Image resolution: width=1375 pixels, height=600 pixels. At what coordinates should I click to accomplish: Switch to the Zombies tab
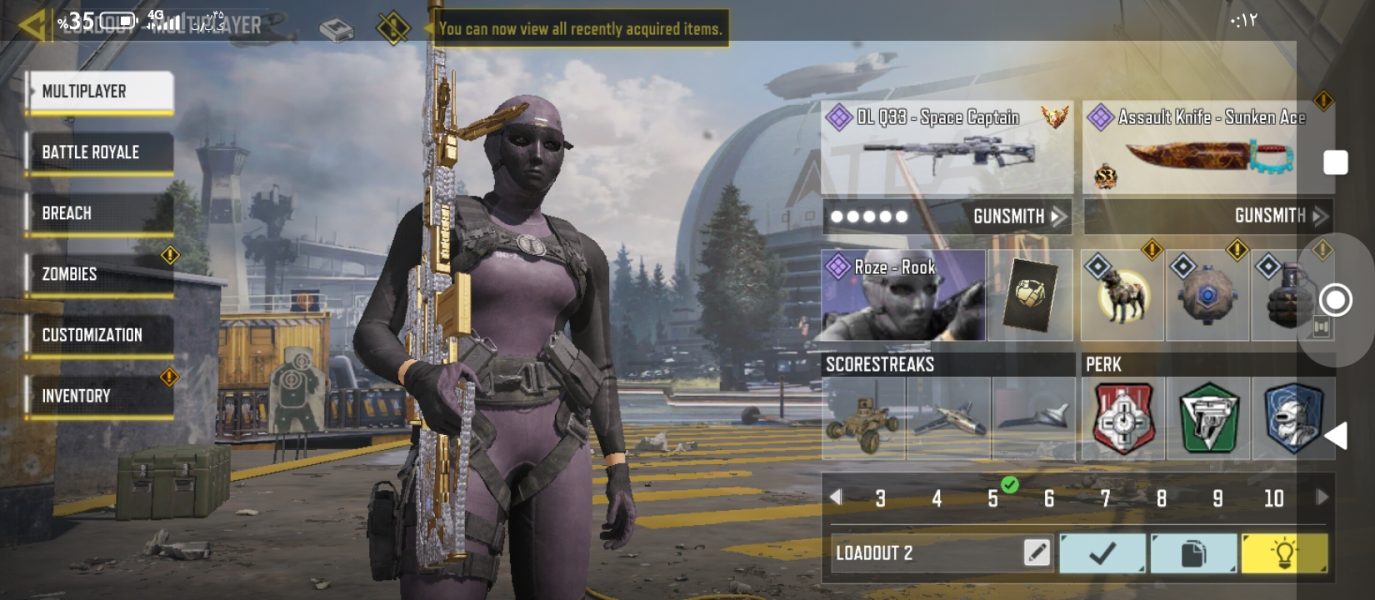[x=99, y=274]
